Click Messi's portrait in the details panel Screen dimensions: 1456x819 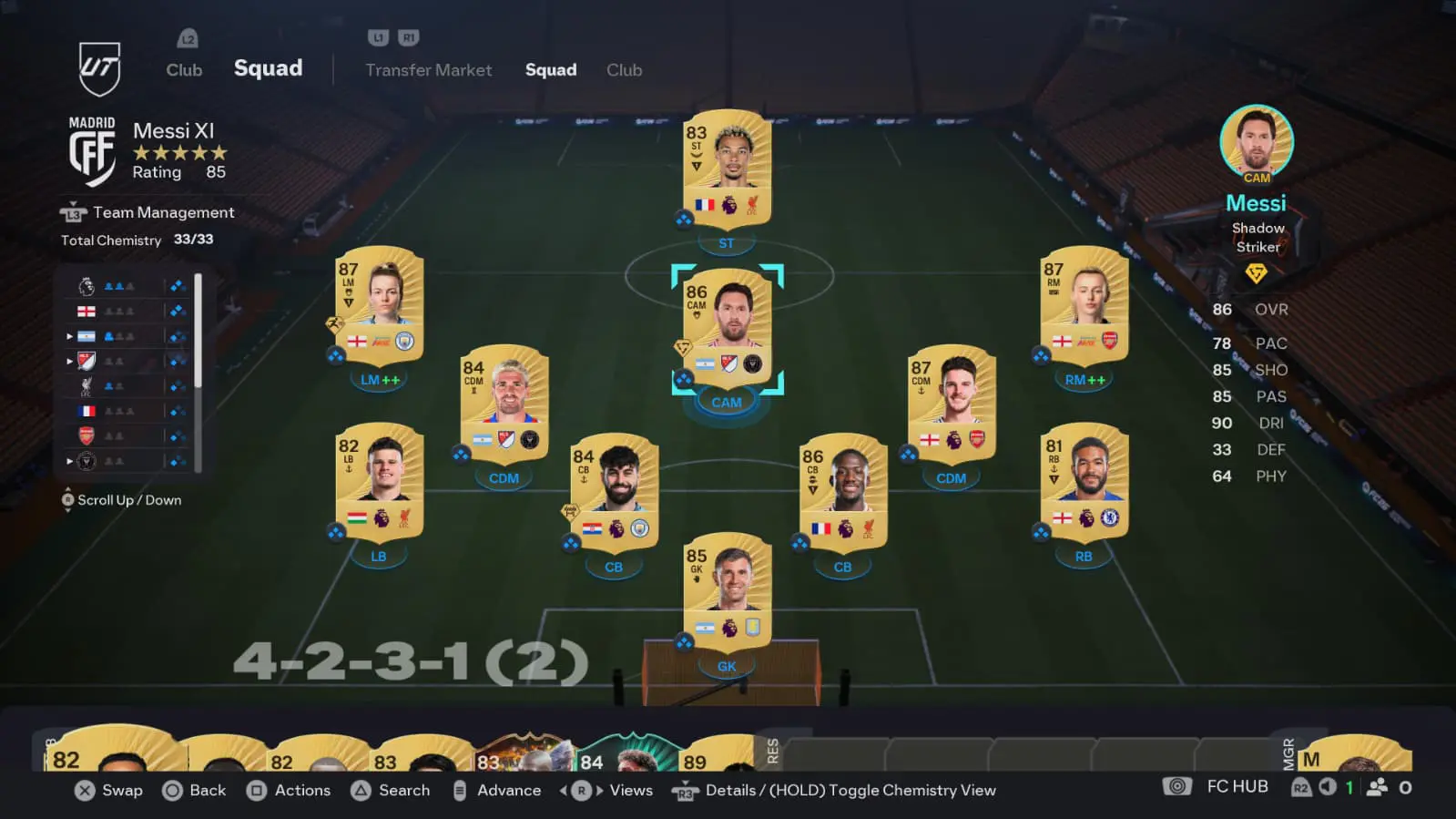(x=1257, y=140)
